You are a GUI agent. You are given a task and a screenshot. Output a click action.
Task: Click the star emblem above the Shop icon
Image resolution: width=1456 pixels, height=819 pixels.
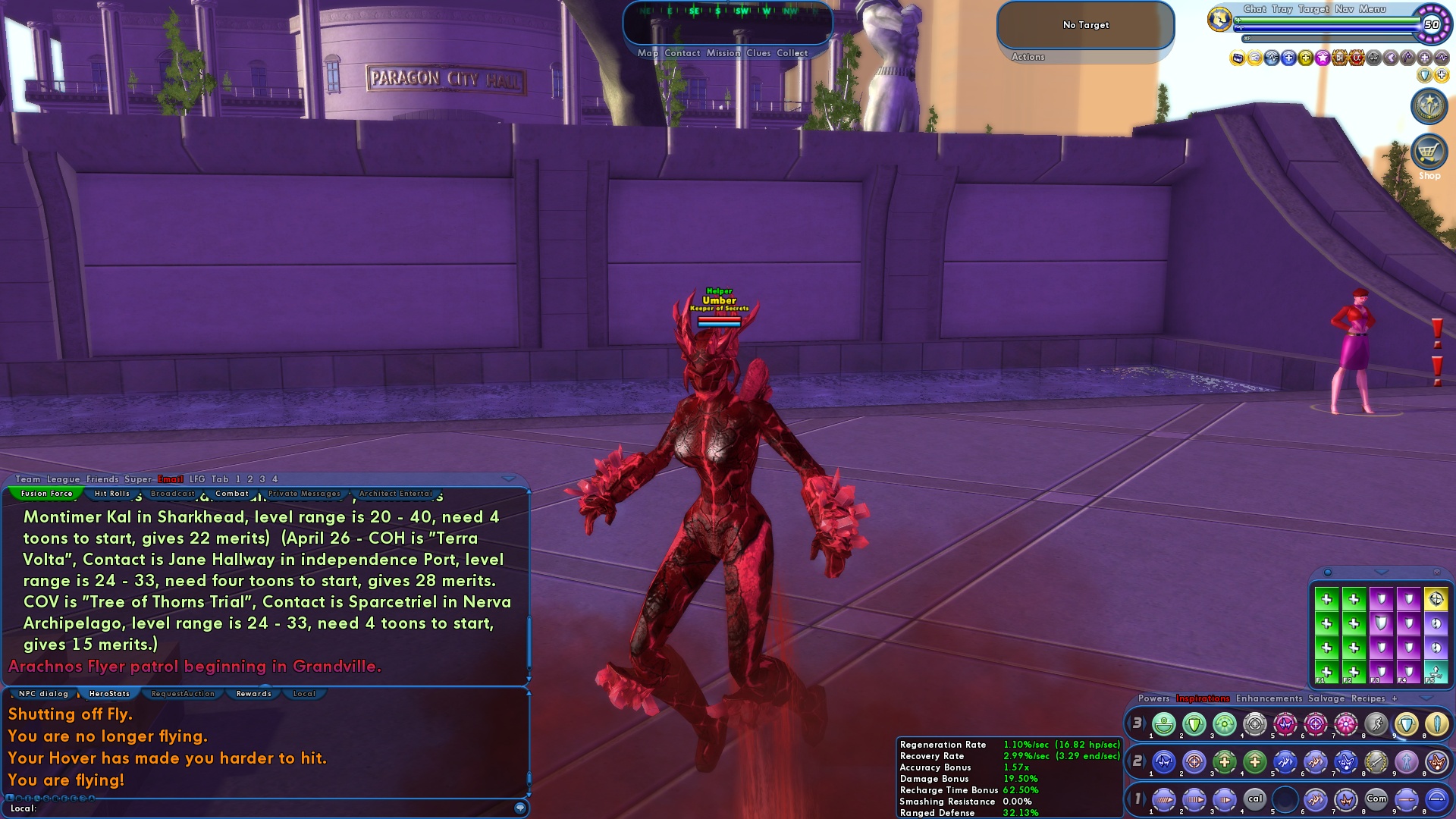(x=1429, y=106)
